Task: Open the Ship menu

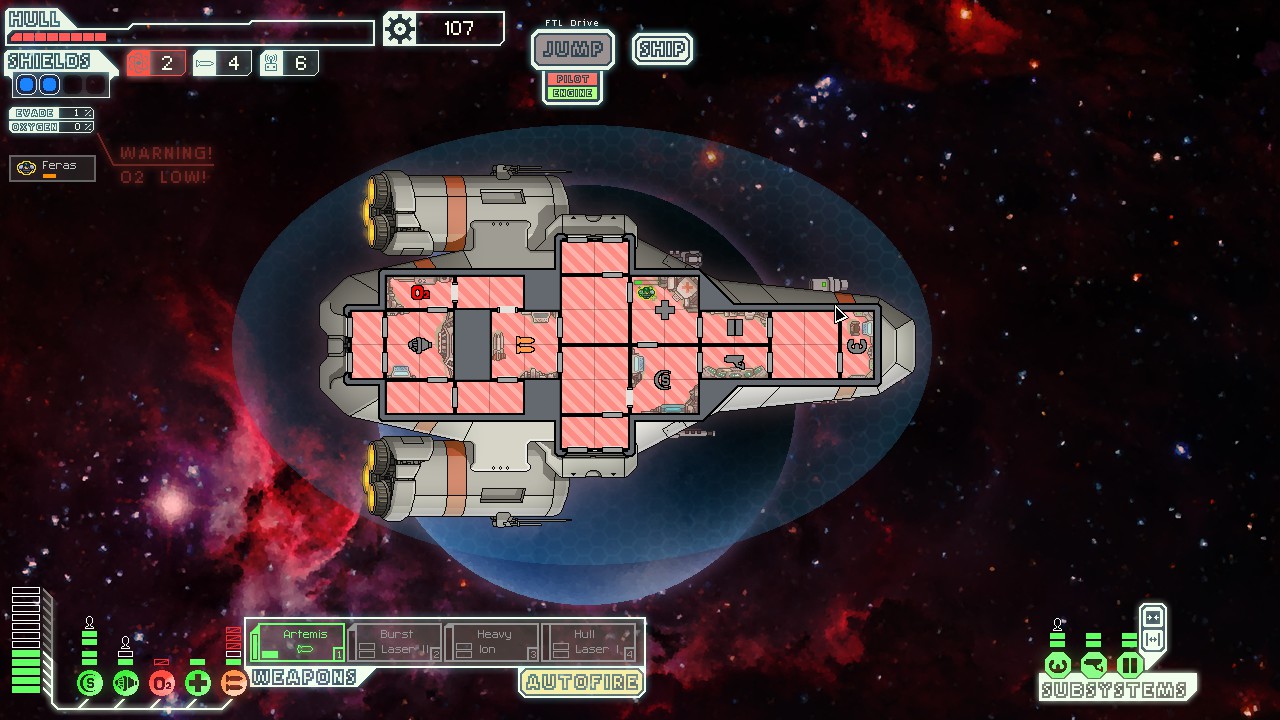Action: [662, 49]
